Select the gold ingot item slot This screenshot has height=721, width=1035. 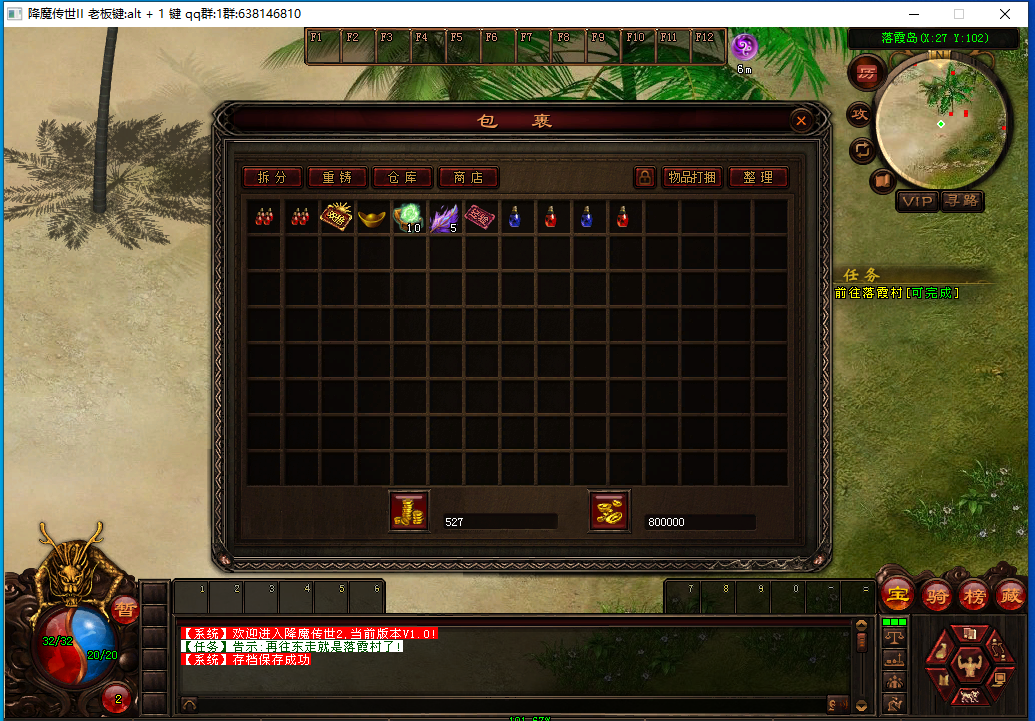tap(372, 216)
